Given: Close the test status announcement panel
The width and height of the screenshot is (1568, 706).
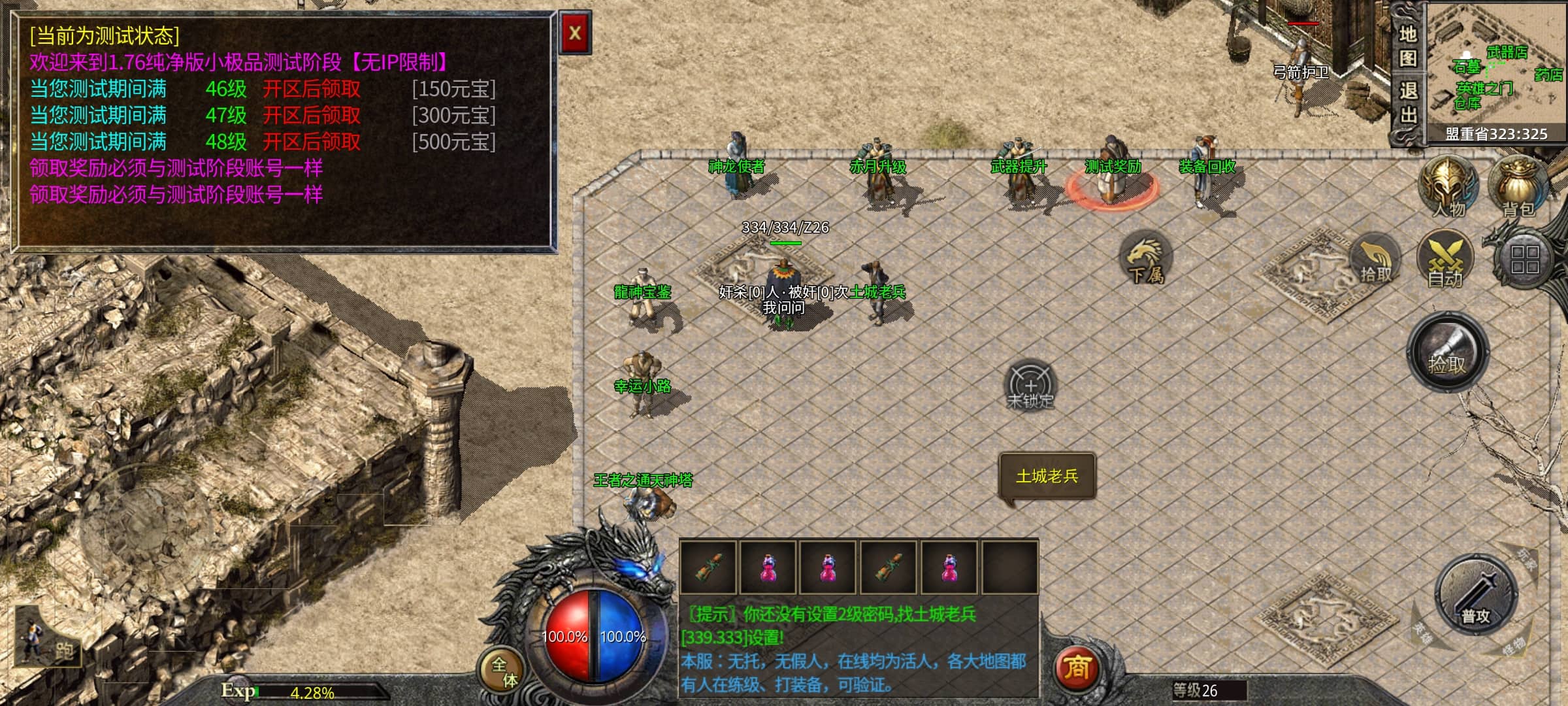Looking at the screenshot, I should [575, 33].
